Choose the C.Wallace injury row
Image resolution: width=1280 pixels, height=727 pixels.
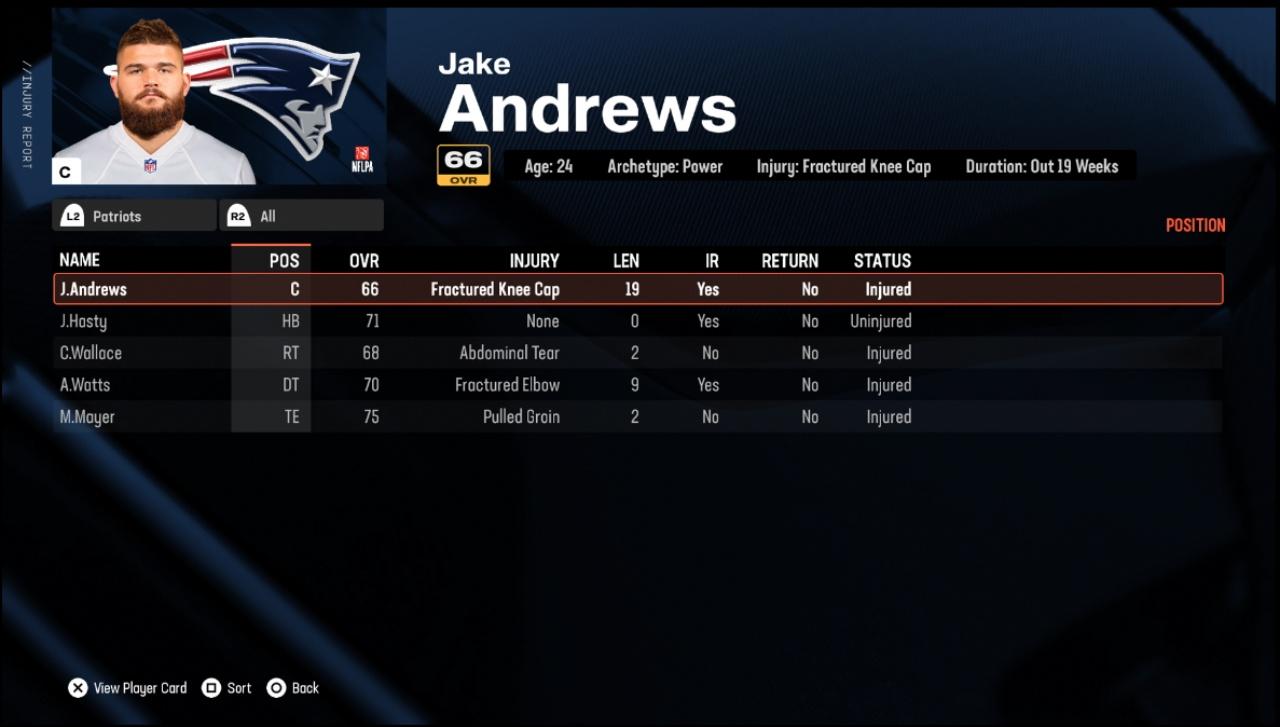click(x=637, y=353)
